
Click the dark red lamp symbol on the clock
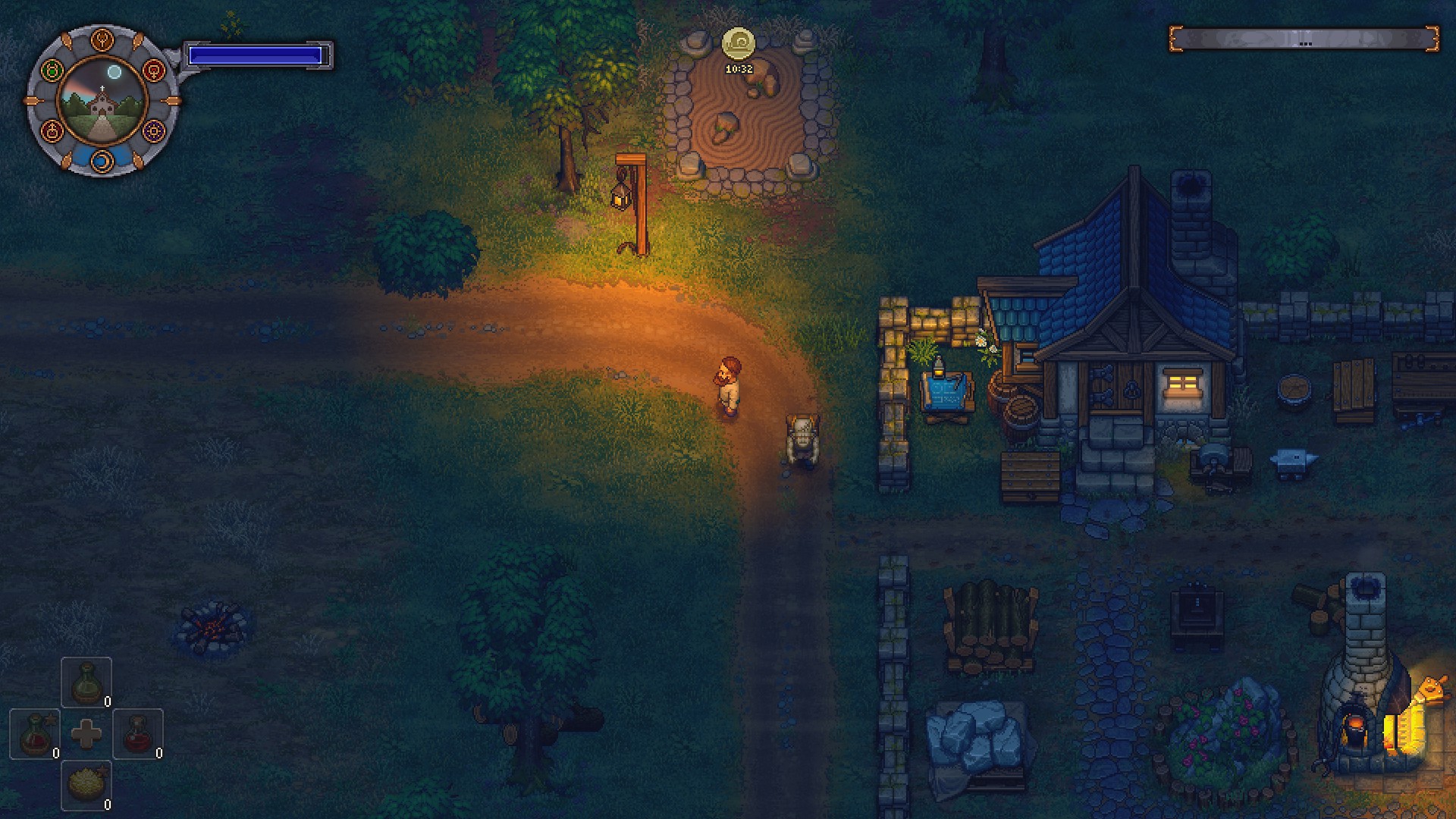click(x=52, y=131)
